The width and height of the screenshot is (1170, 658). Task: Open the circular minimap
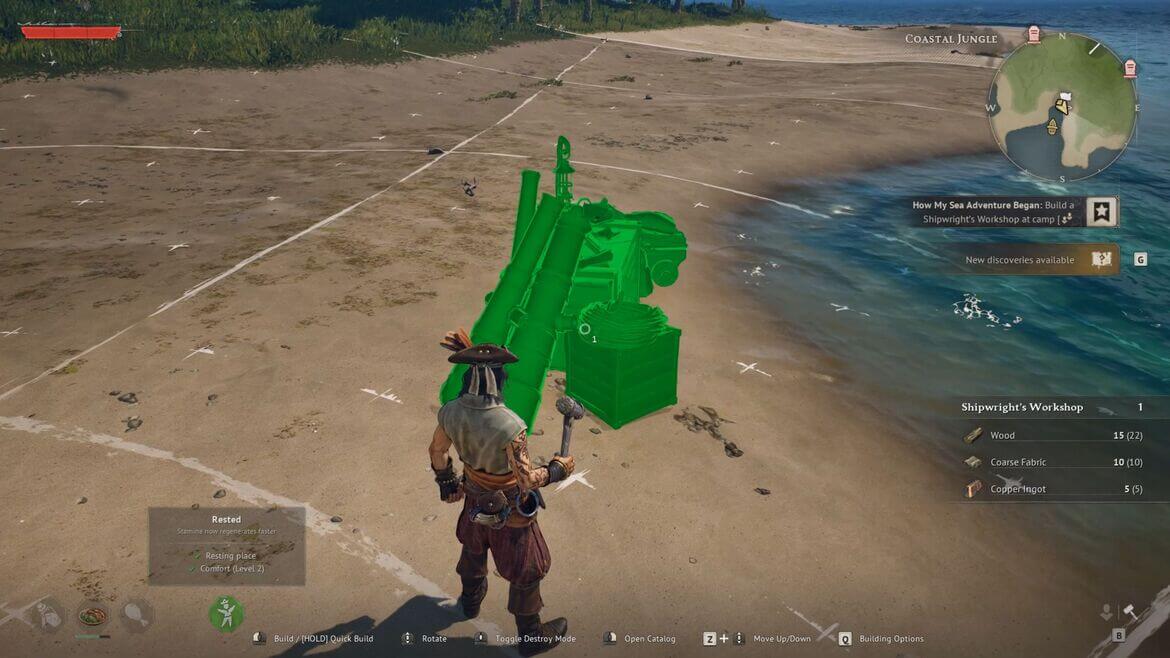[1062, 107]
